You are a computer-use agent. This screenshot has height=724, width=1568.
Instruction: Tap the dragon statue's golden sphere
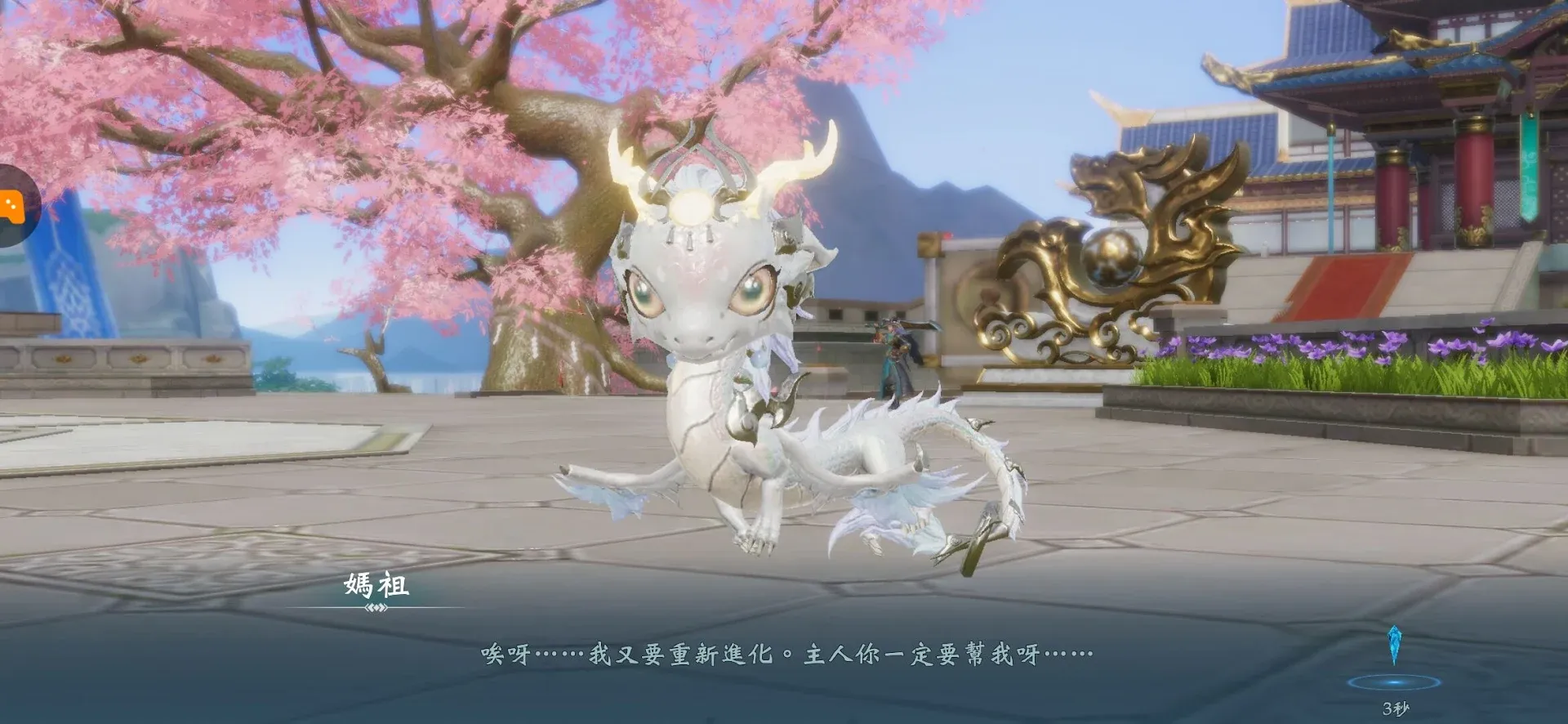coord(1112,255)
